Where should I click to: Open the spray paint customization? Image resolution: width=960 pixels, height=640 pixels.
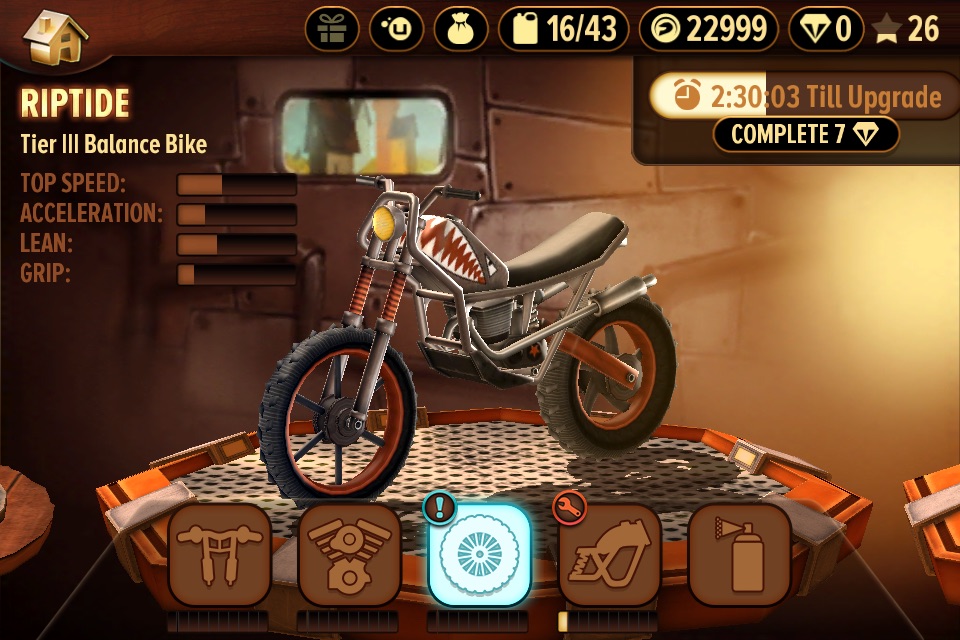(738, 556)
